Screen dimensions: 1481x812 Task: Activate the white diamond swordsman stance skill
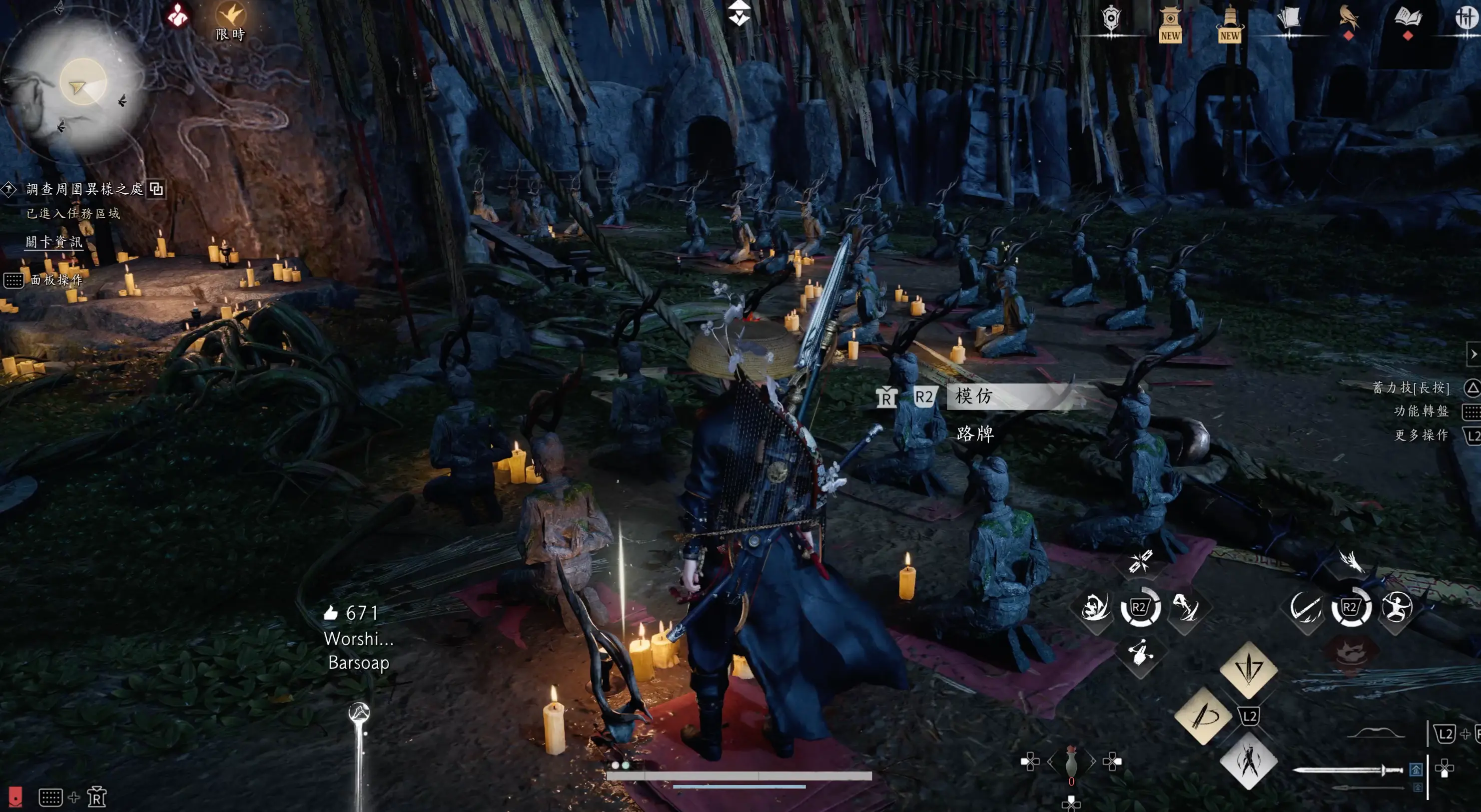[1248, 762]
